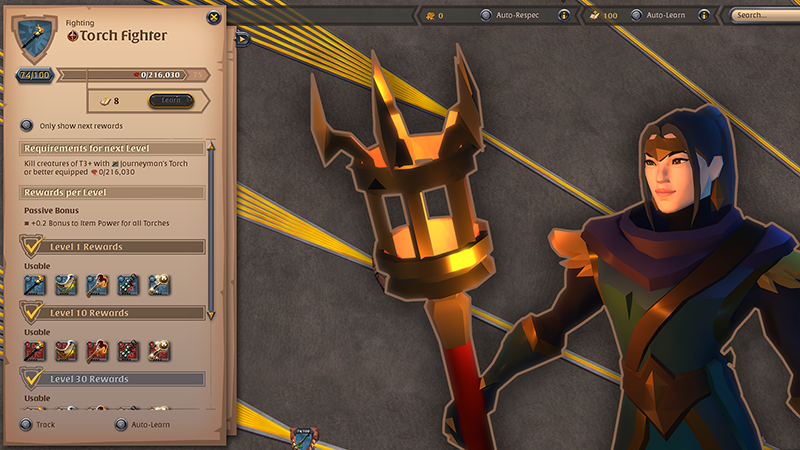
Task: Select the horn item in Level 10 Rewards
Action: click(x=65, y=350)
